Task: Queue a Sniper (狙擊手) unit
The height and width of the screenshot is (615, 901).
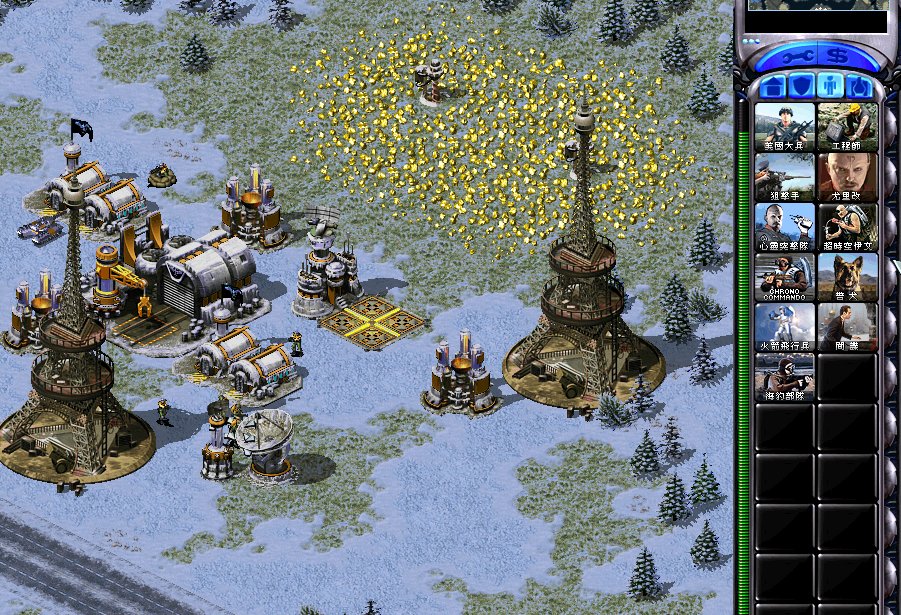Action: tap(785, 177)
